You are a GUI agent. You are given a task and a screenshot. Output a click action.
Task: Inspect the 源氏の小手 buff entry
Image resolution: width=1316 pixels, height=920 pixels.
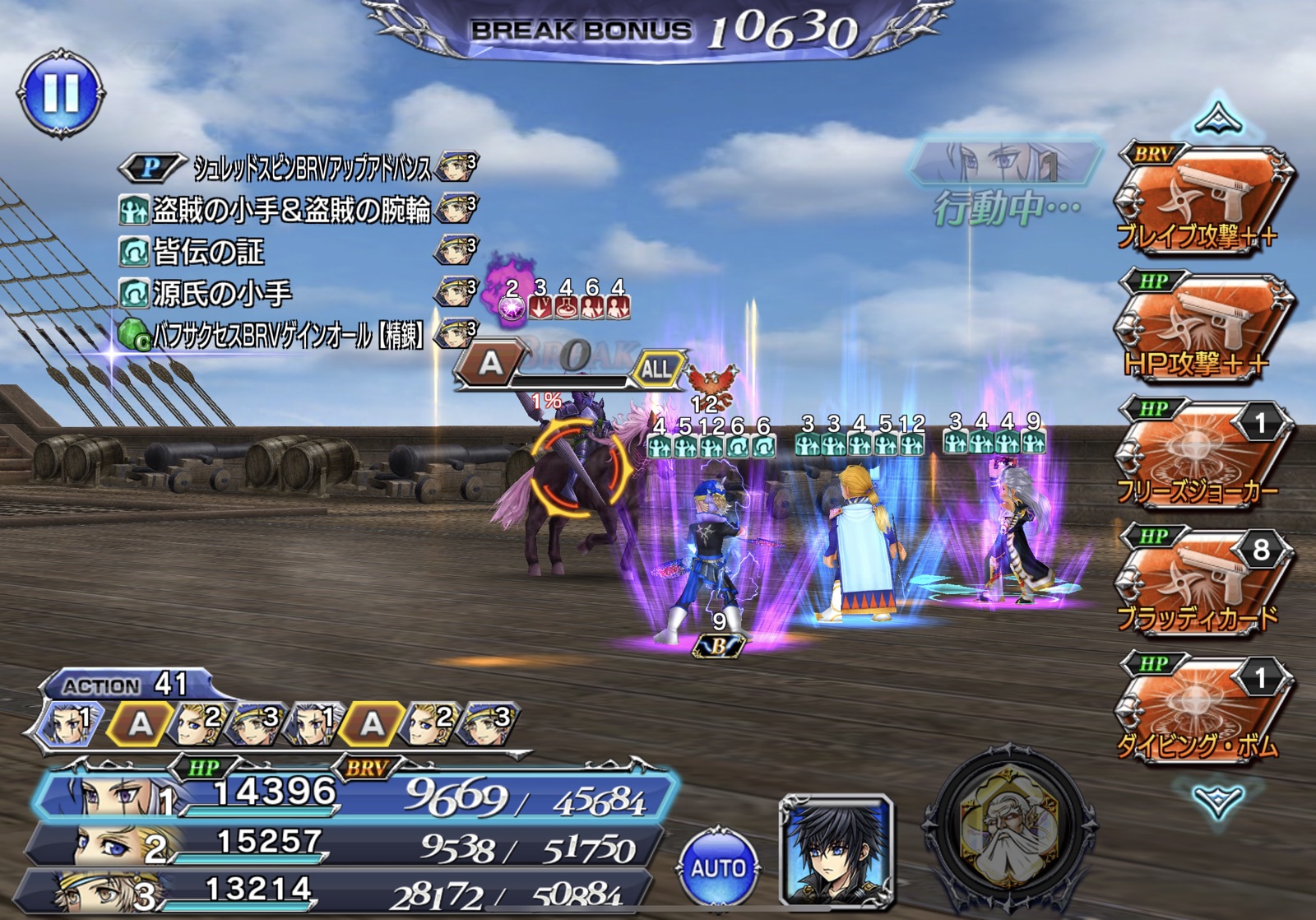click(x=220, y=294)
